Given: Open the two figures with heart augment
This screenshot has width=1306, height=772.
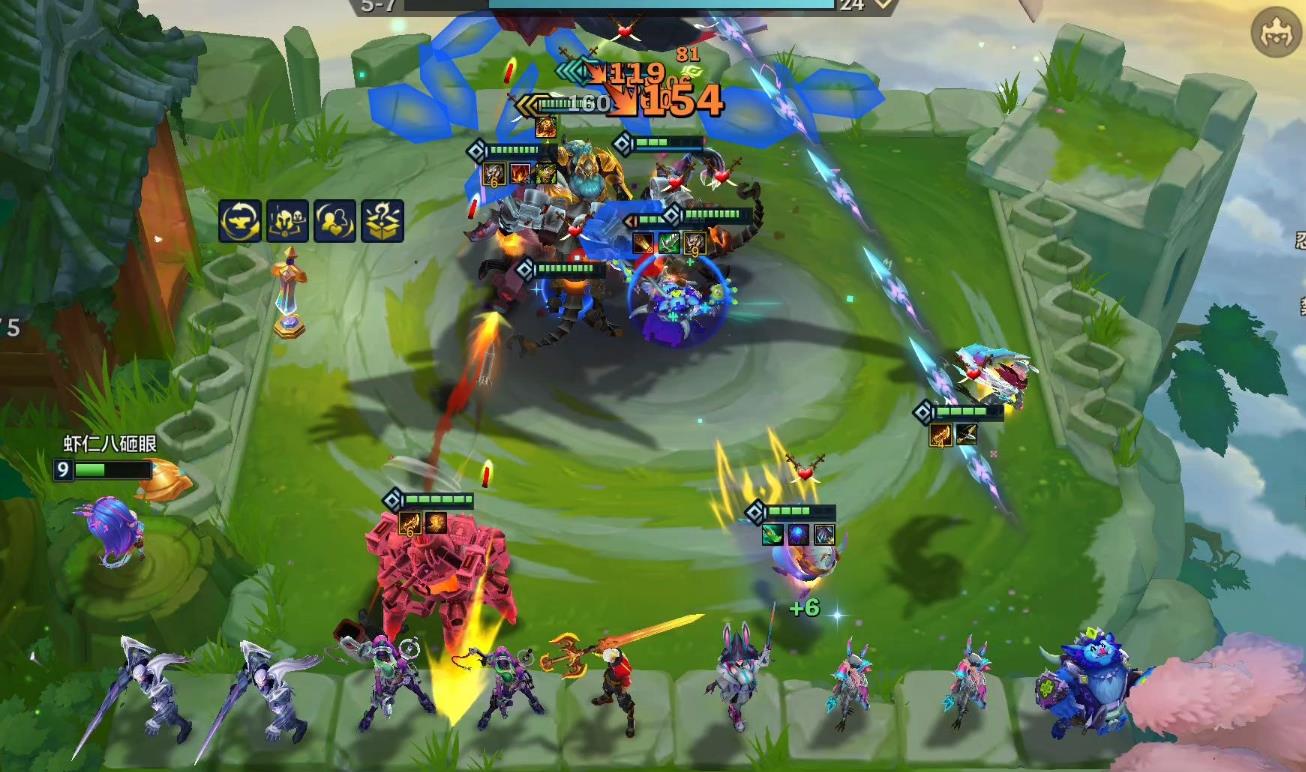Looking at the screenshot, I should (335, 221).
